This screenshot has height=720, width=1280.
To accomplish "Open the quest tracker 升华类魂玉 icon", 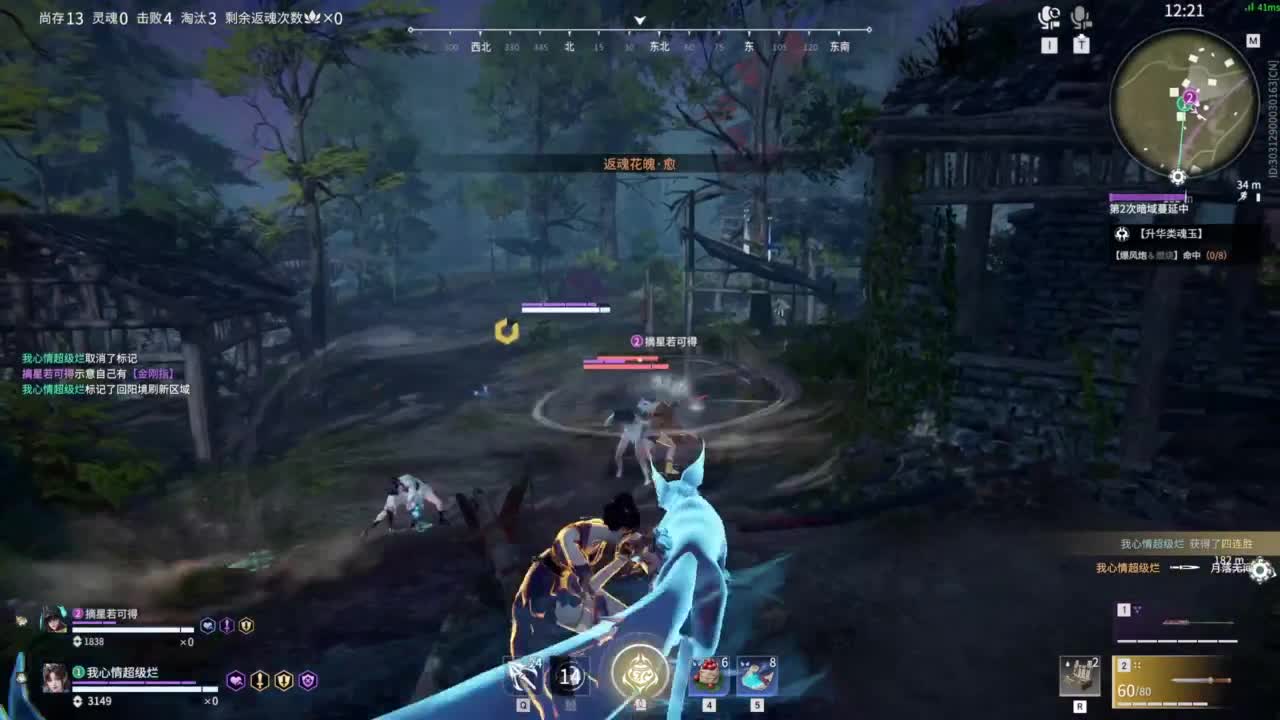I will (x=1123, y=235).
